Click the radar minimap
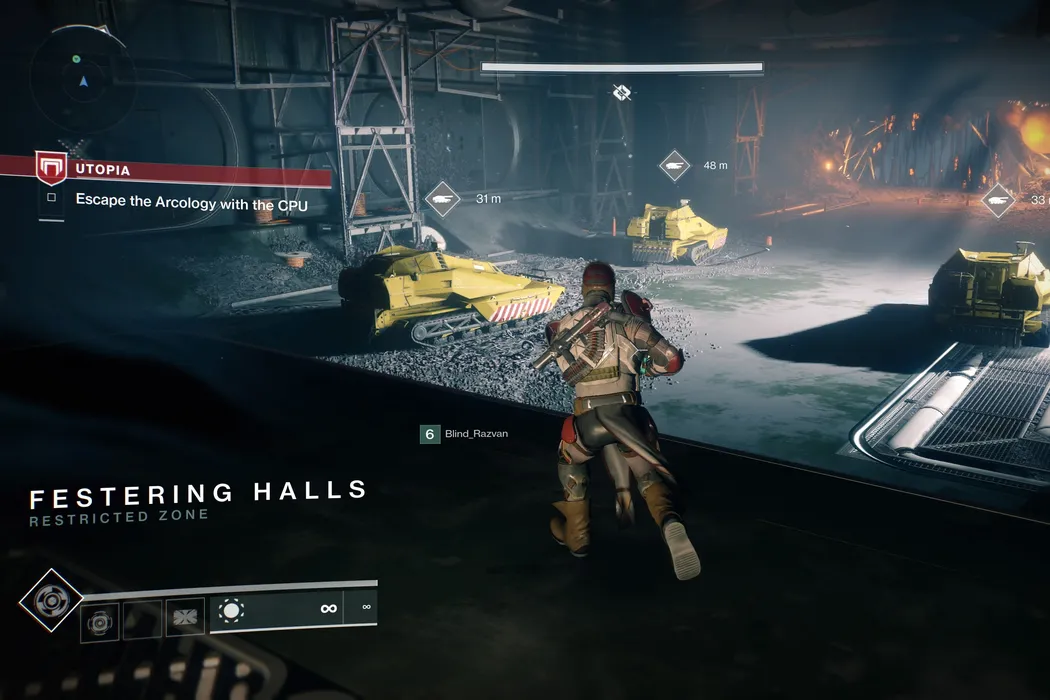1050x700 pixels. click(x=81, y=78)
